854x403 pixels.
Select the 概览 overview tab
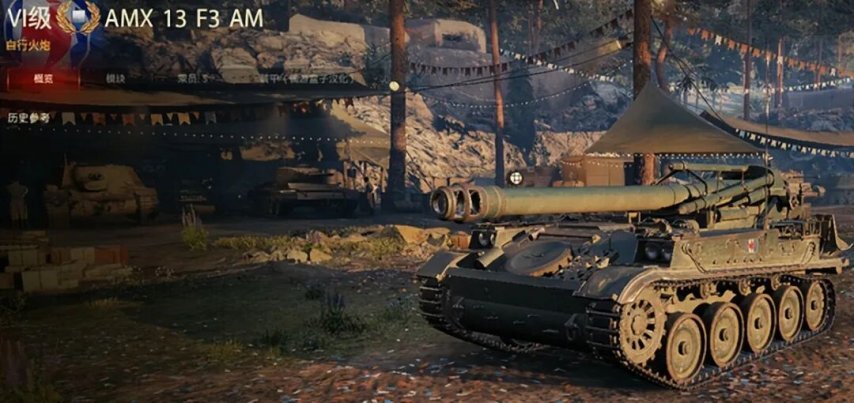click(x=43, y=78)
